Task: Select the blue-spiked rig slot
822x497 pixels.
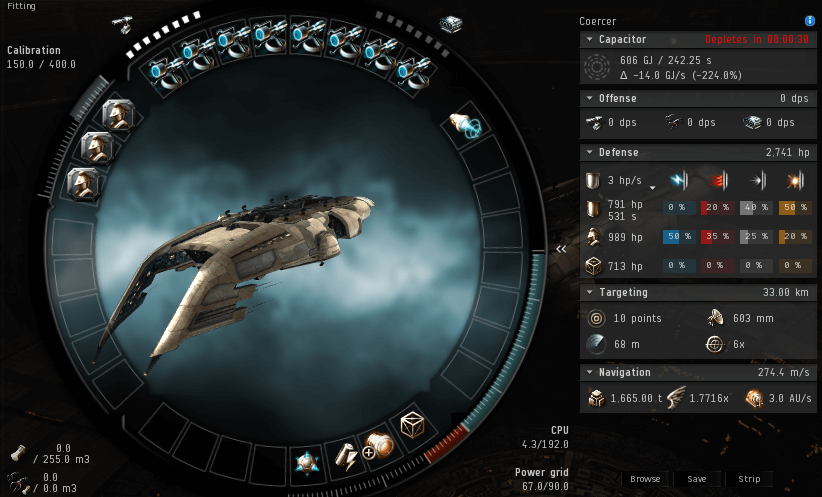Action: click(305, 463)
